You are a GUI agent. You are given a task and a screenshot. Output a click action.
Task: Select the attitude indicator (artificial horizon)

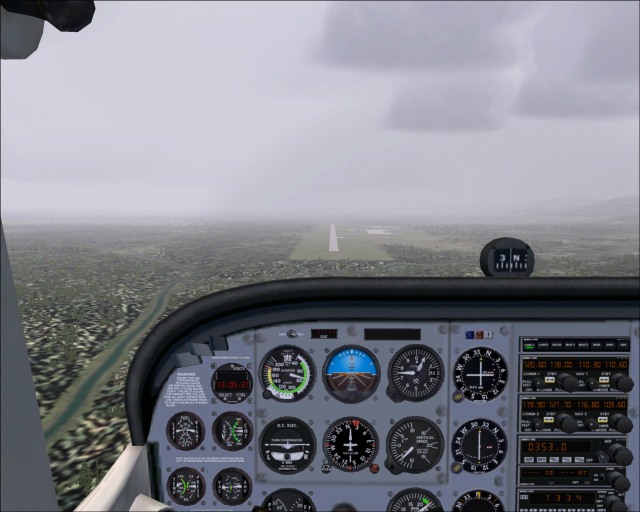pos(351,372)
